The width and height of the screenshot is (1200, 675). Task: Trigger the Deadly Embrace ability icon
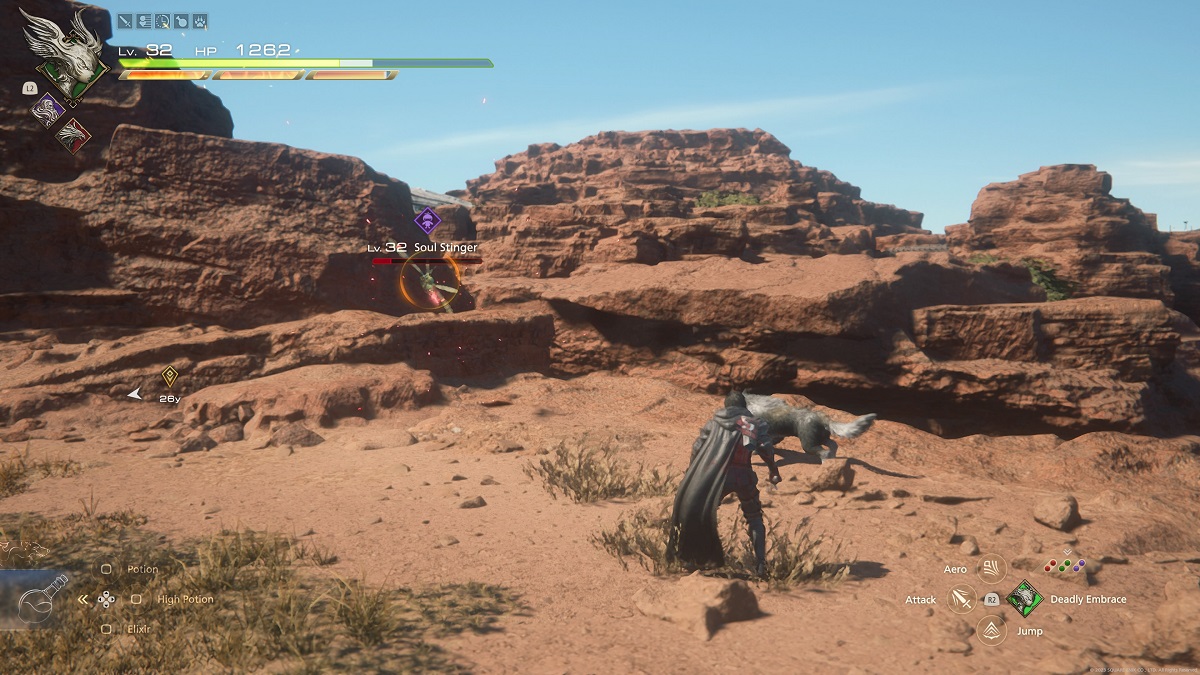(x=1024, y=599)
